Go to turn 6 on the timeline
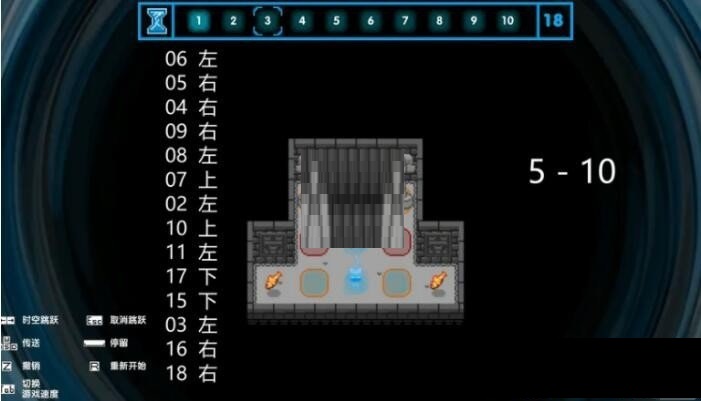This screenshot has width=701, height=401. click(370, 20)
